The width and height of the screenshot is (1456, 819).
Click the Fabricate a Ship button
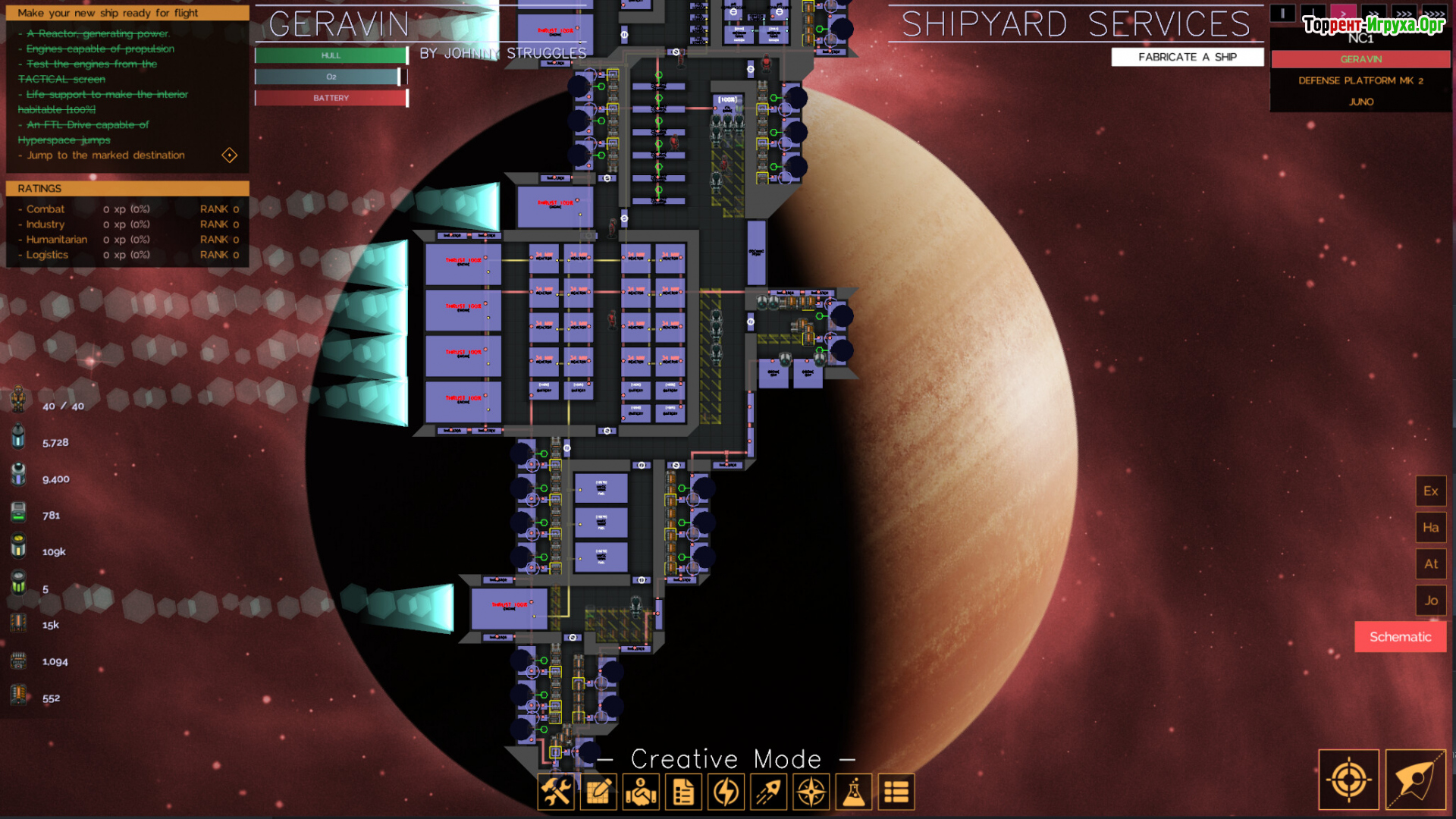(1187, 57)
